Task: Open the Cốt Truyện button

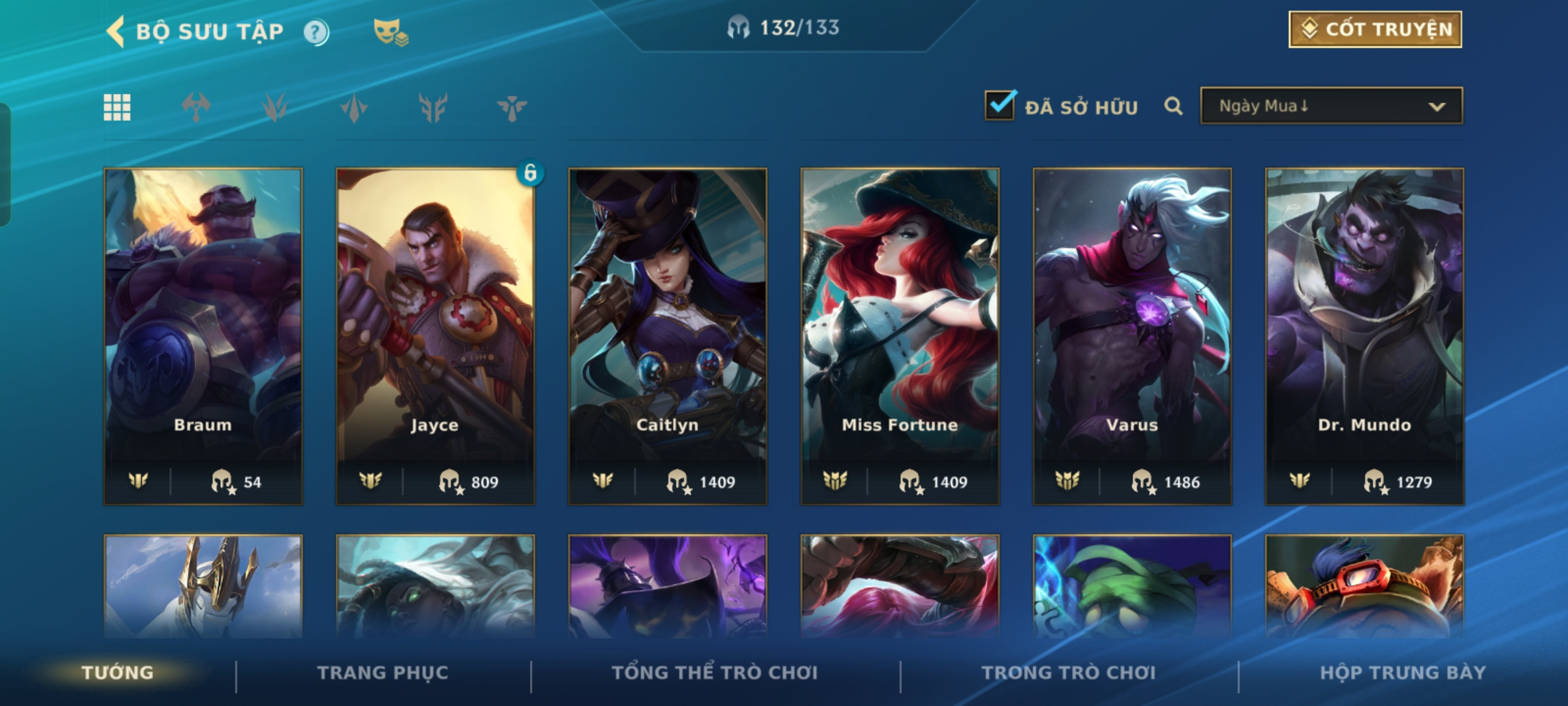Action: point(1375,29)
